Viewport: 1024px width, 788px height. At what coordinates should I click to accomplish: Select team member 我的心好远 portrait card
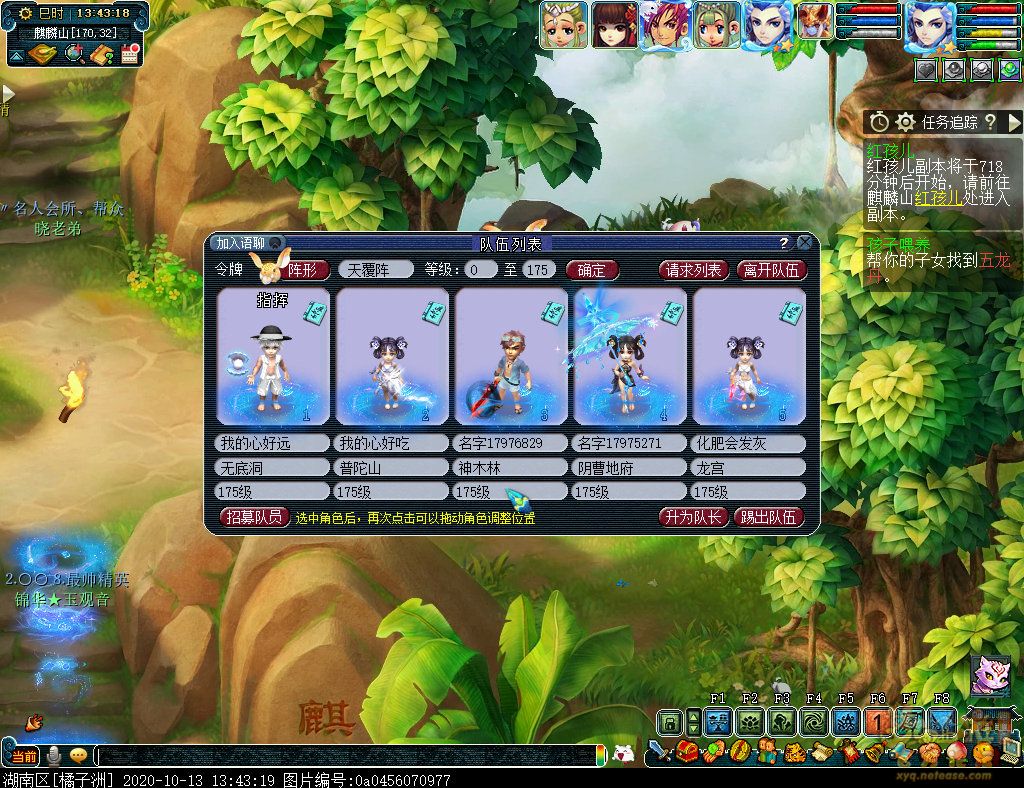[273, 356]
